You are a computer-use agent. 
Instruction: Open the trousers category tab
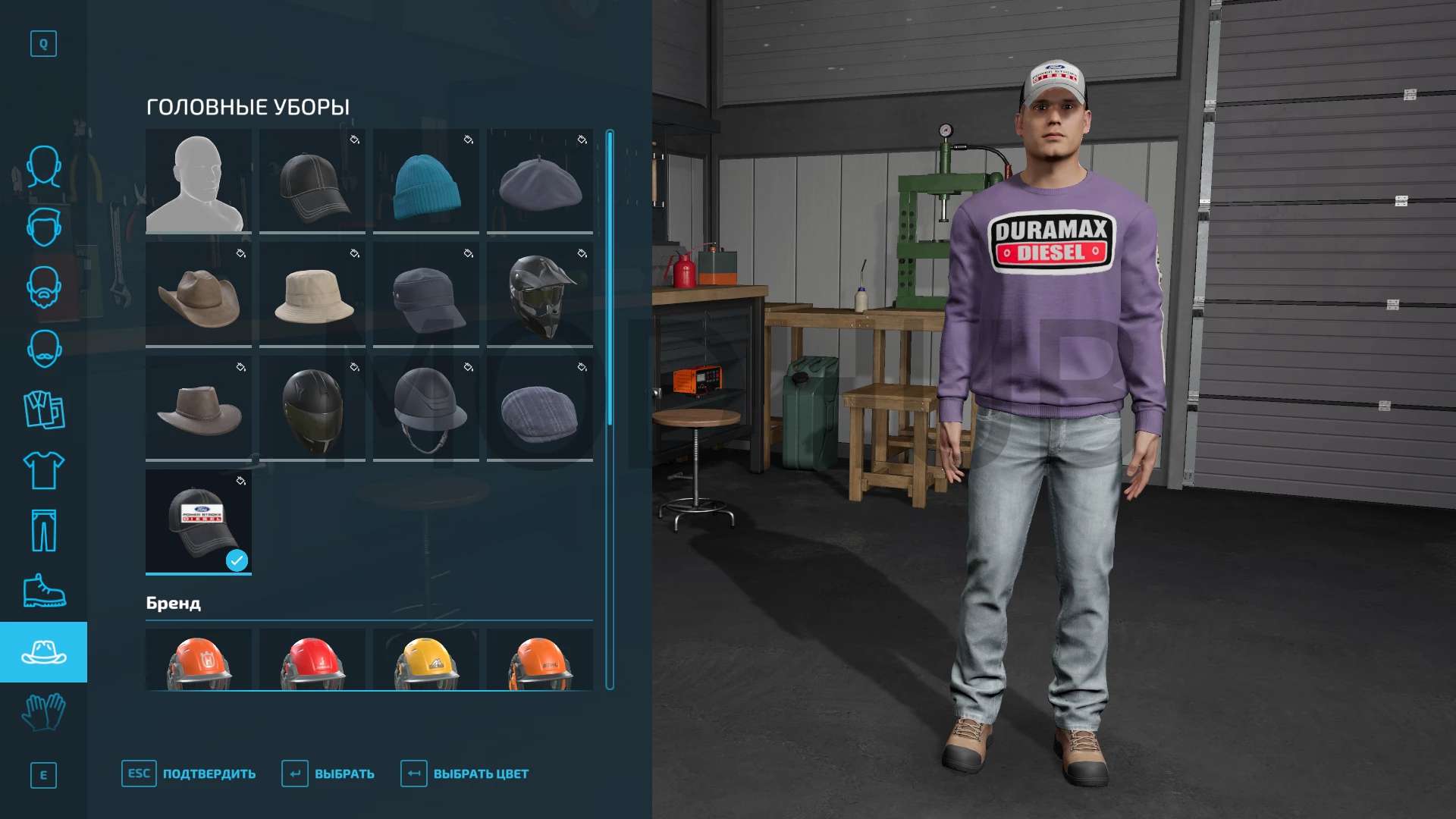(x=43, y=531)
